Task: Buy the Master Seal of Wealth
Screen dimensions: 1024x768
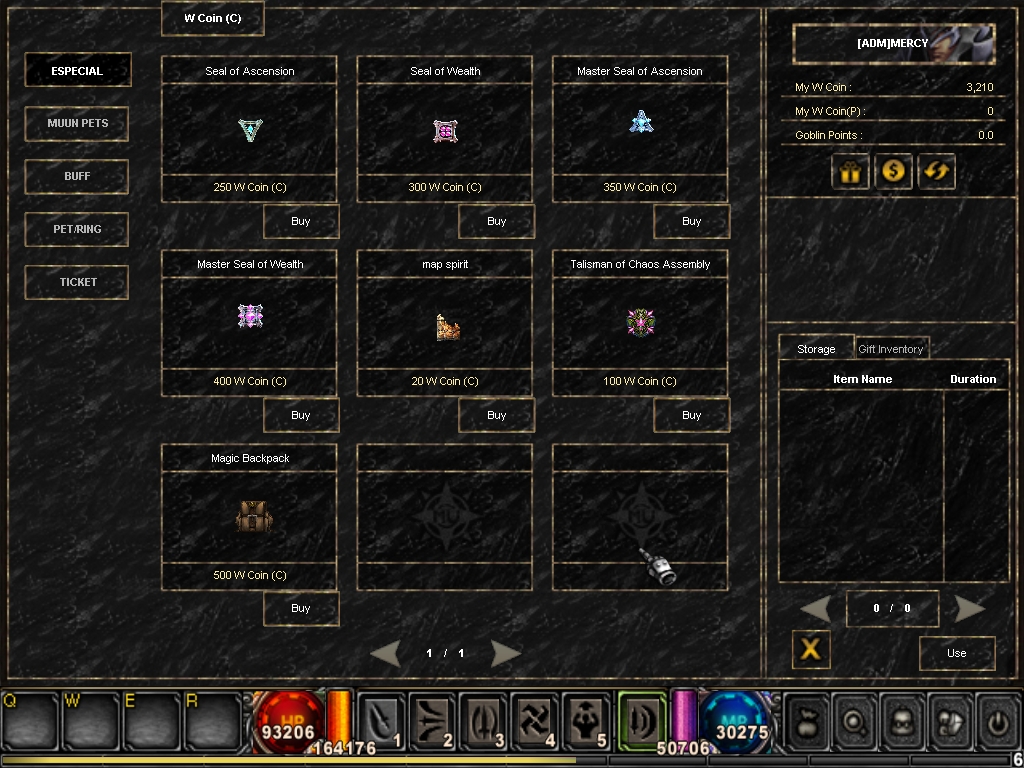Action: pyautogui.click(x=301, y=415)
